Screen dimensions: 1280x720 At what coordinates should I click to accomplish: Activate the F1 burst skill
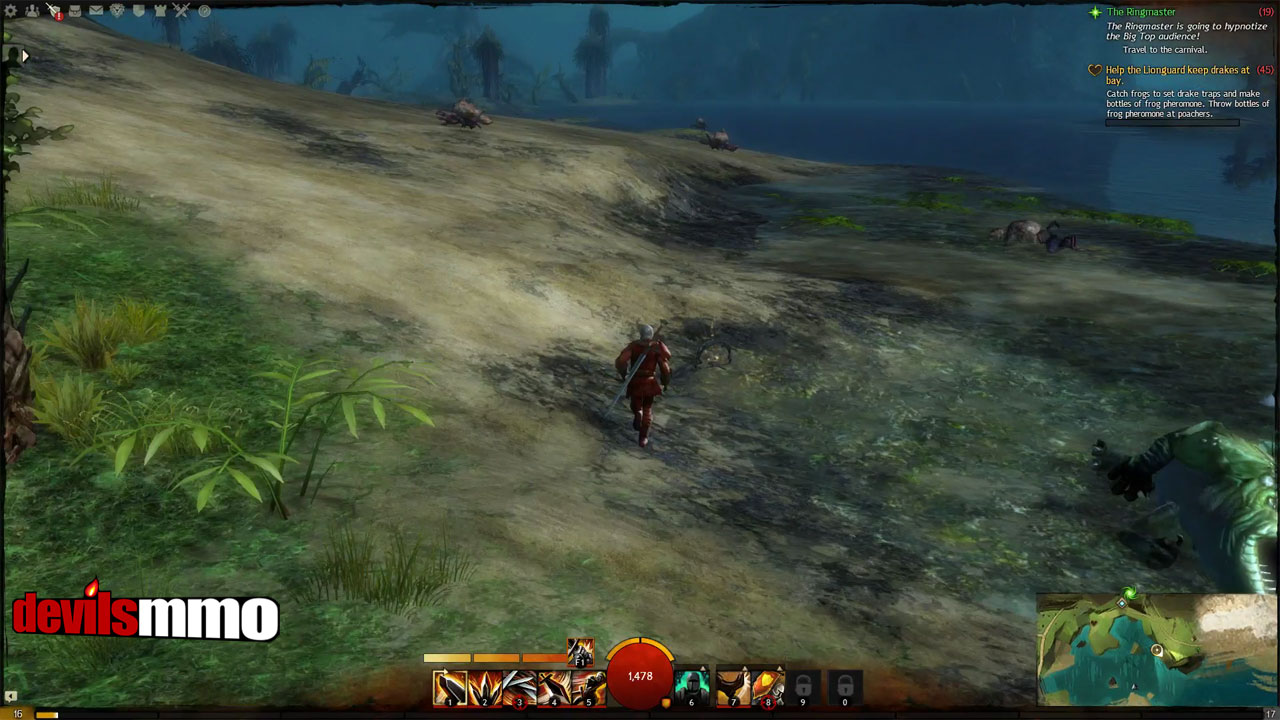[x=580, y=652]
